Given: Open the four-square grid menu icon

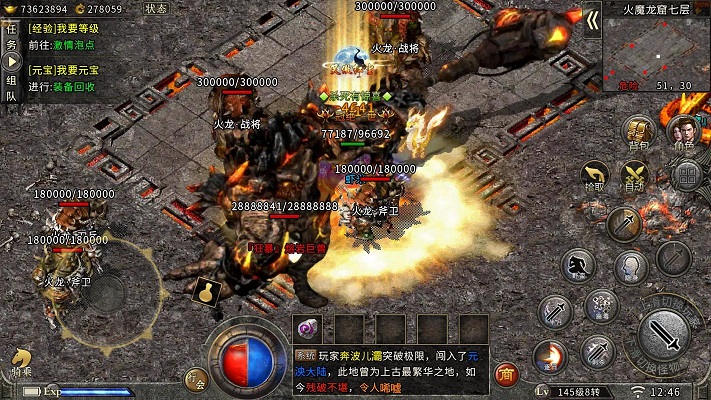Looking at the screenshot, I should (685, 176).
